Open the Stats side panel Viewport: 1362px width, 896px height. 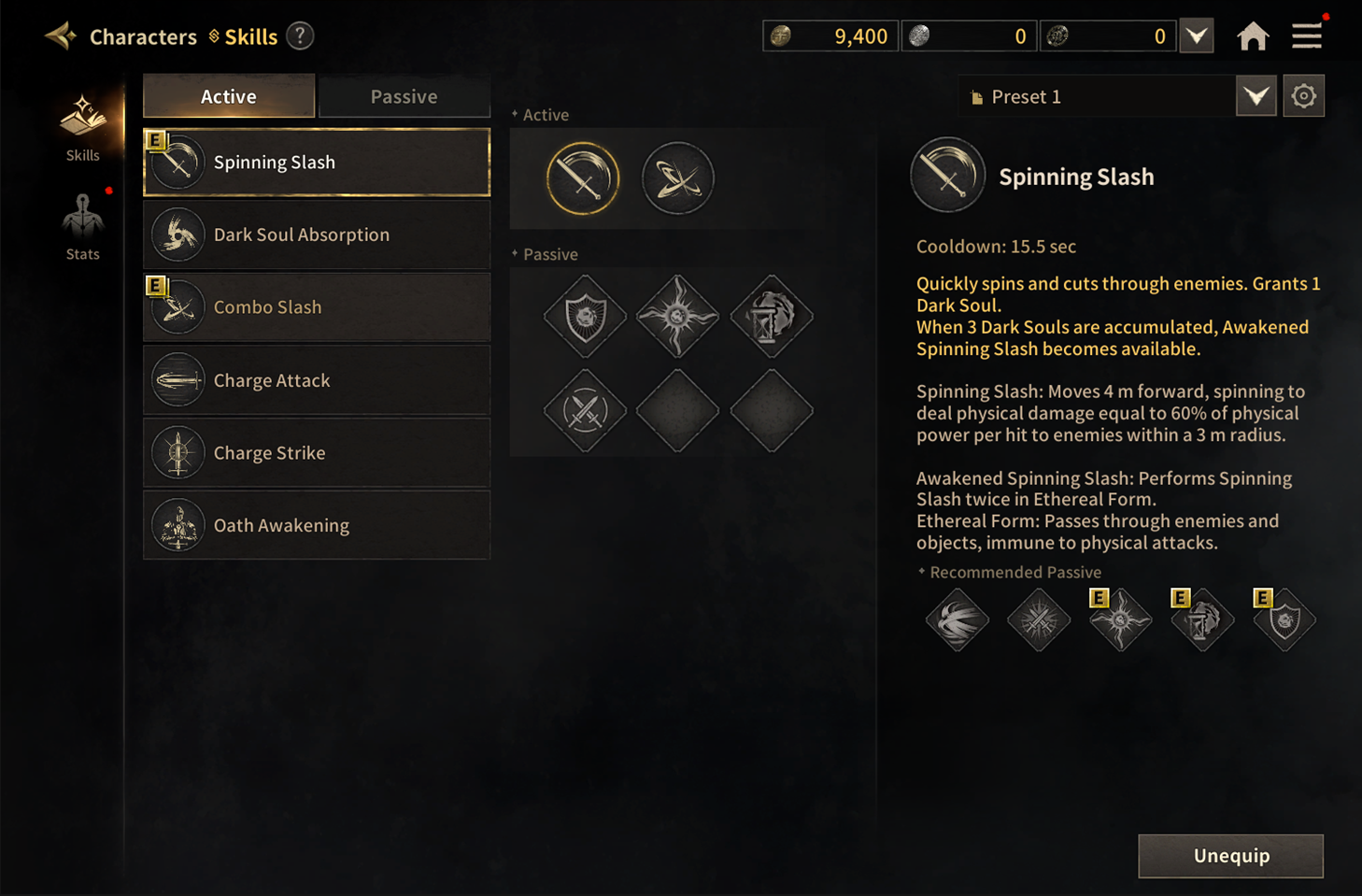coord(82,227)
